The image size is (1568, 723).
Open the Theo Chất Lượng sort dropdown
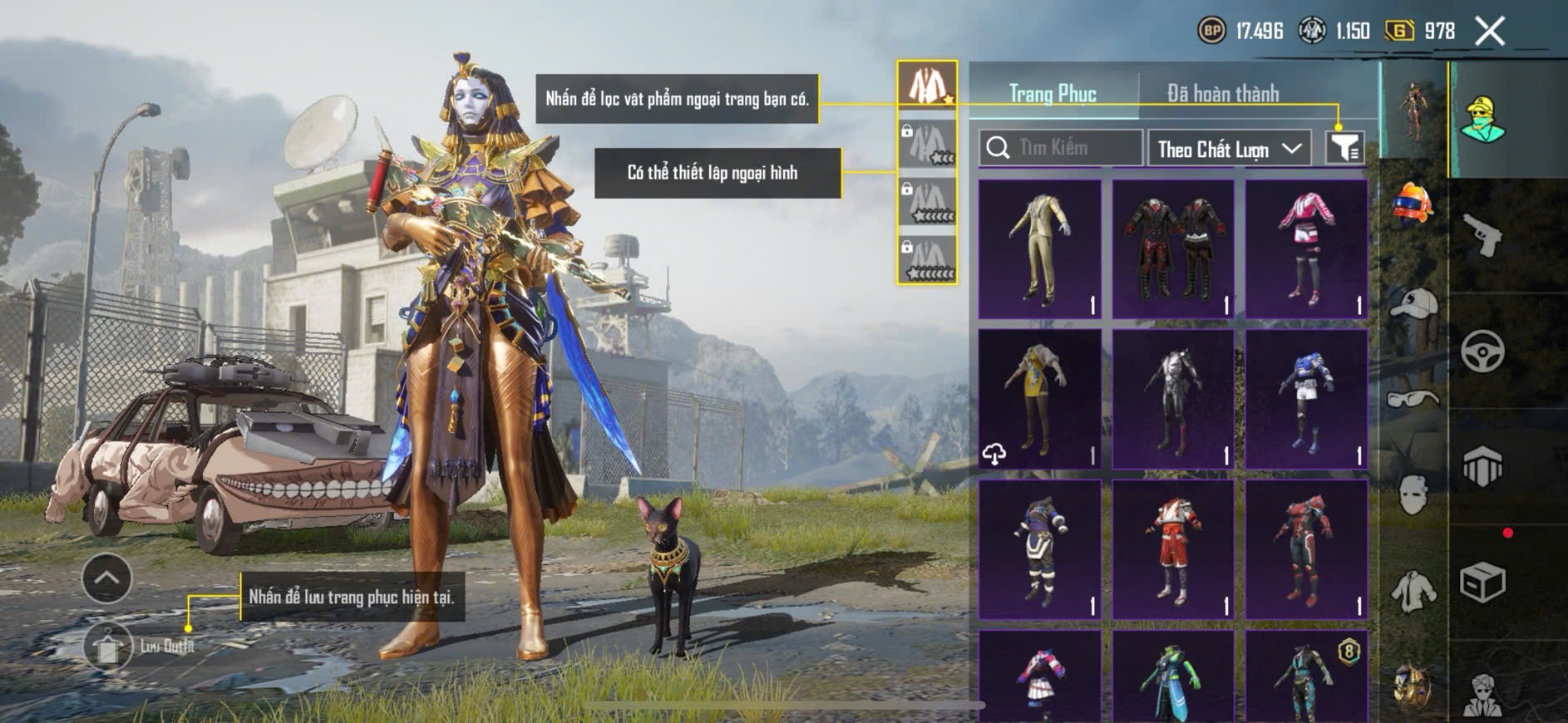pos(1228,149)
